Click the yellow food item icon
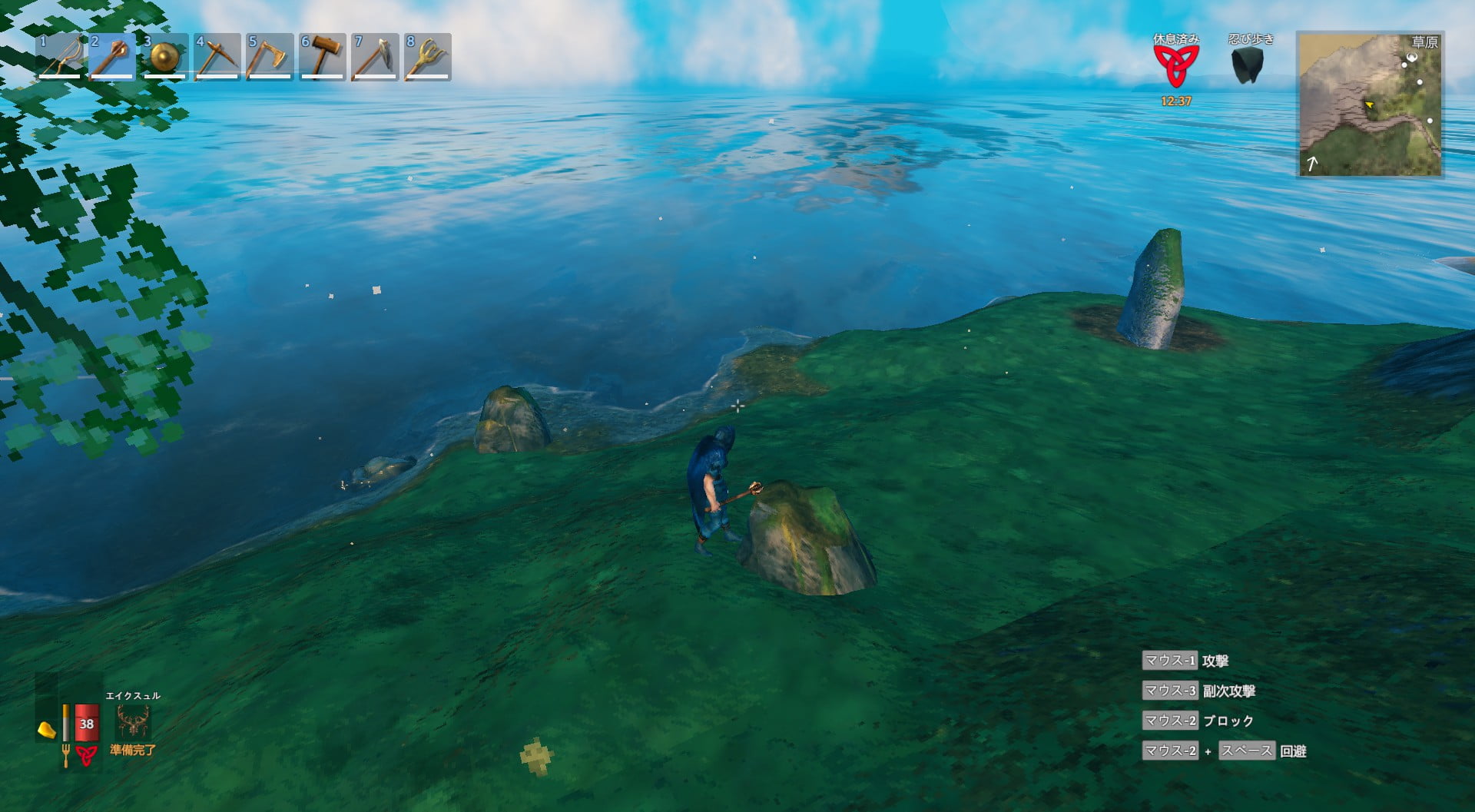 47,729
